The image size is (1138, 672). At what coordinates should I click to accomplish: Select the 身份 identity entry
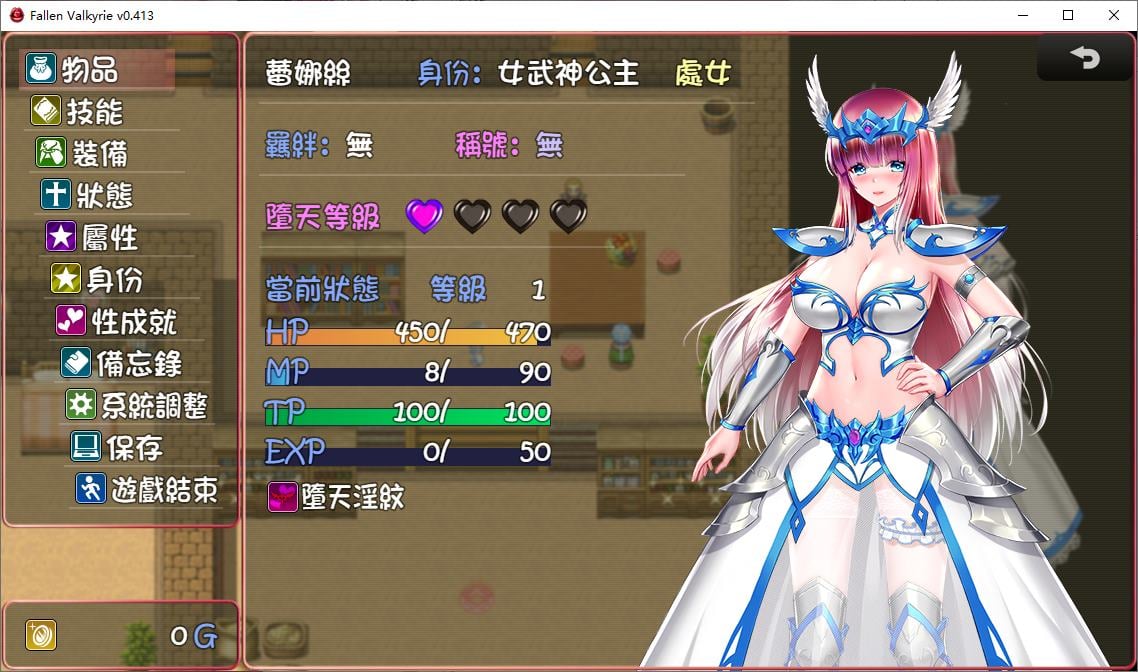click(x=114, y=279)
